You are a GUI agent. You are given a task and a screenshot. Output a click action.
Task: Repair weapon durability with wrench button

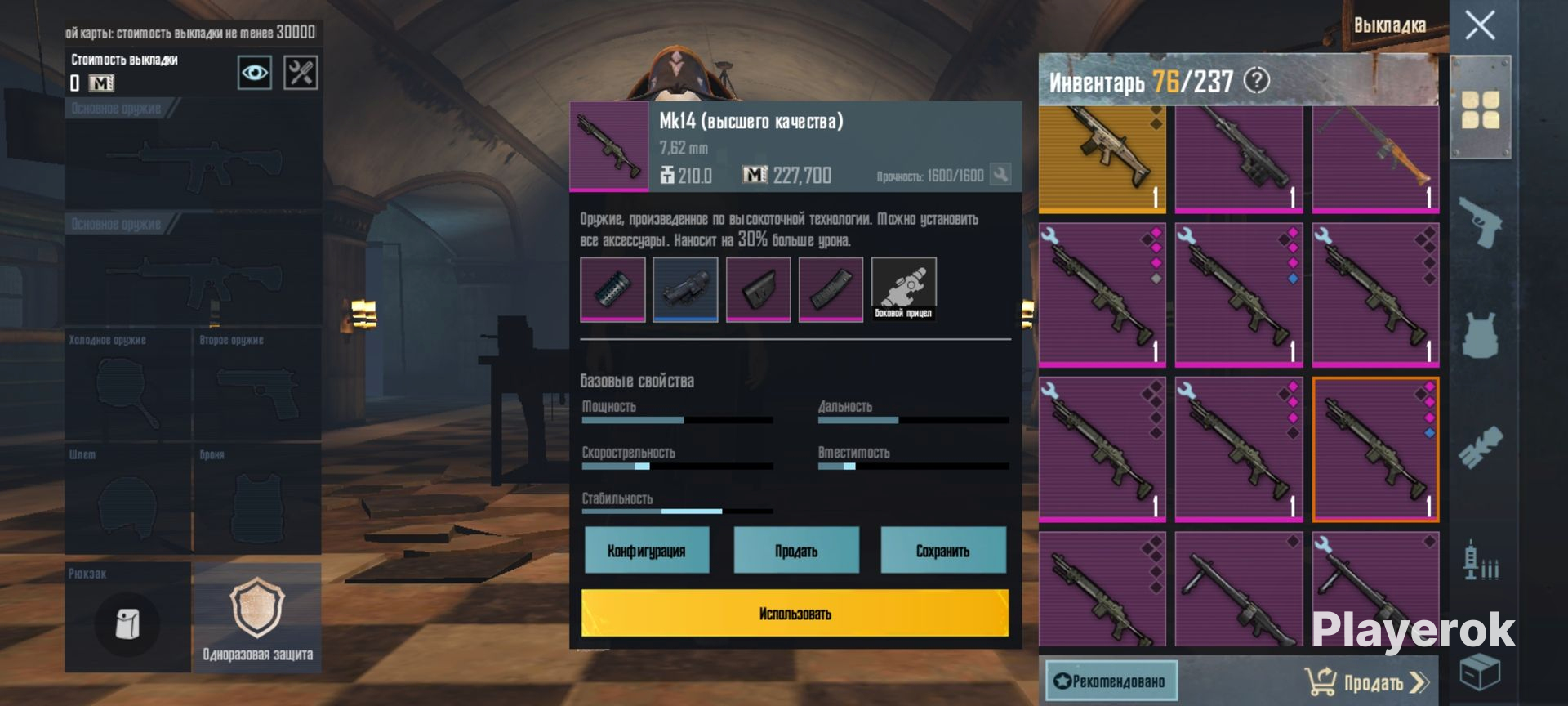coord(1000,174)
